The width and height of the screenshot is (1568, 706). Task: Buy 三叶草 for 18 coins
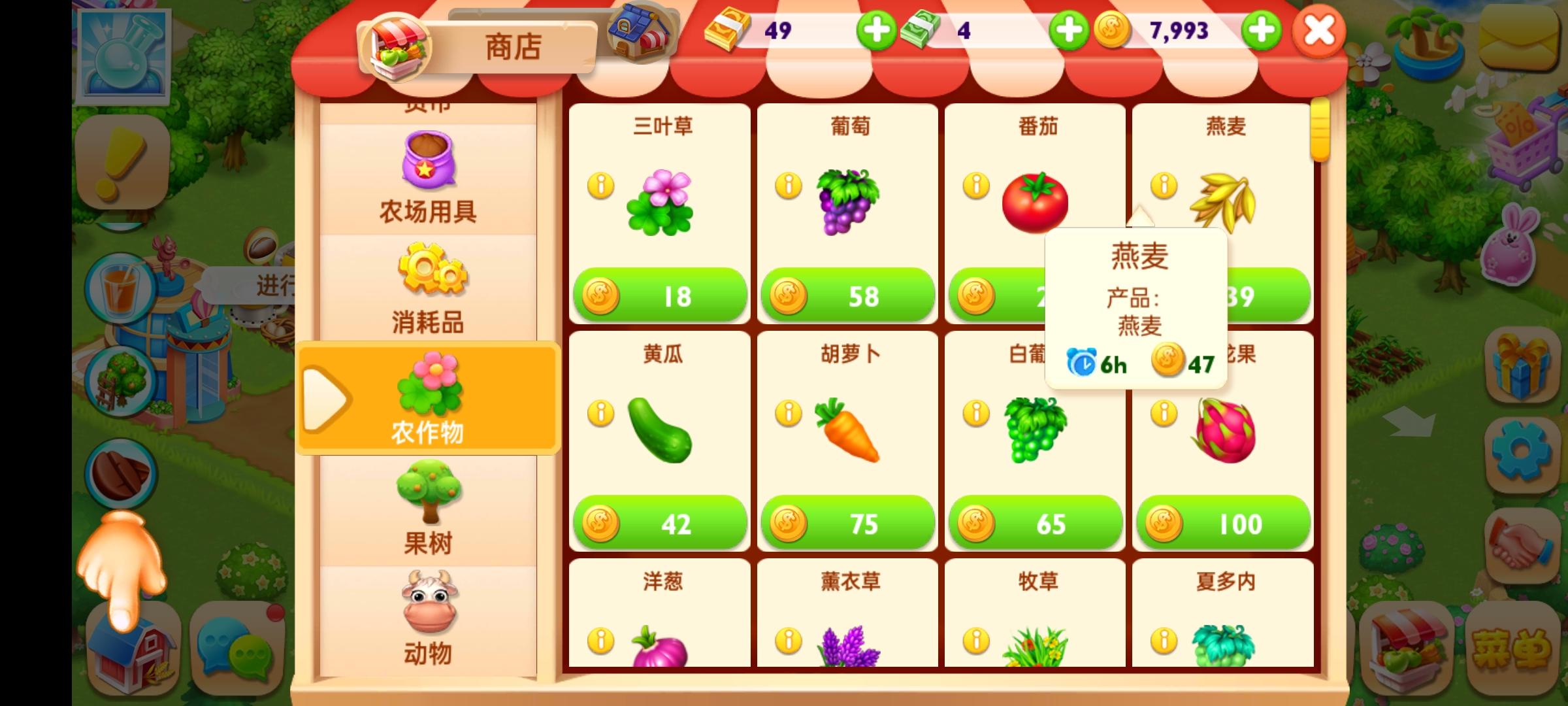(660, 295)
